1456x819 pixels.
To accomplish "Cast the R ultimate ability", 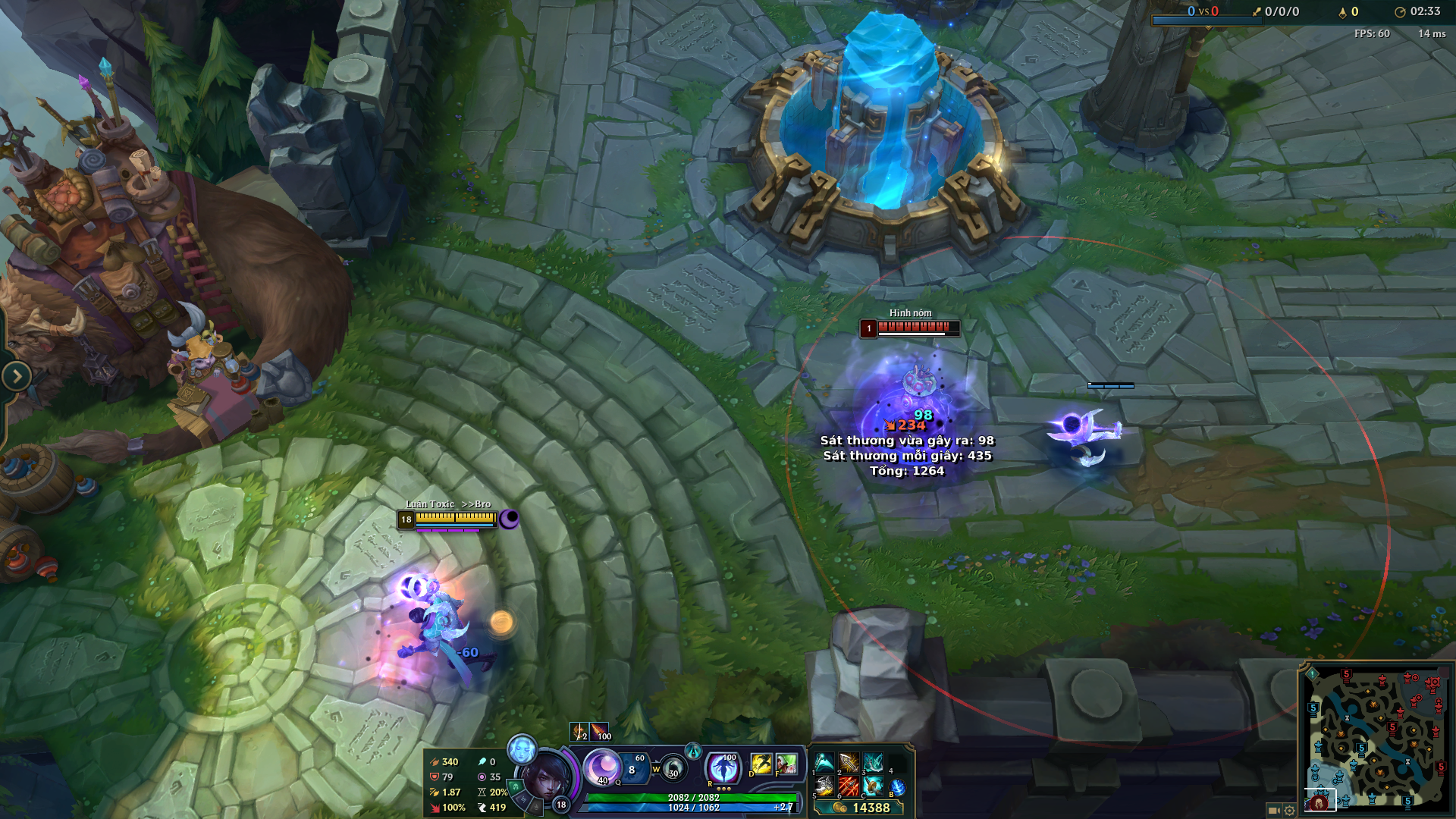I will coord(723,767).
